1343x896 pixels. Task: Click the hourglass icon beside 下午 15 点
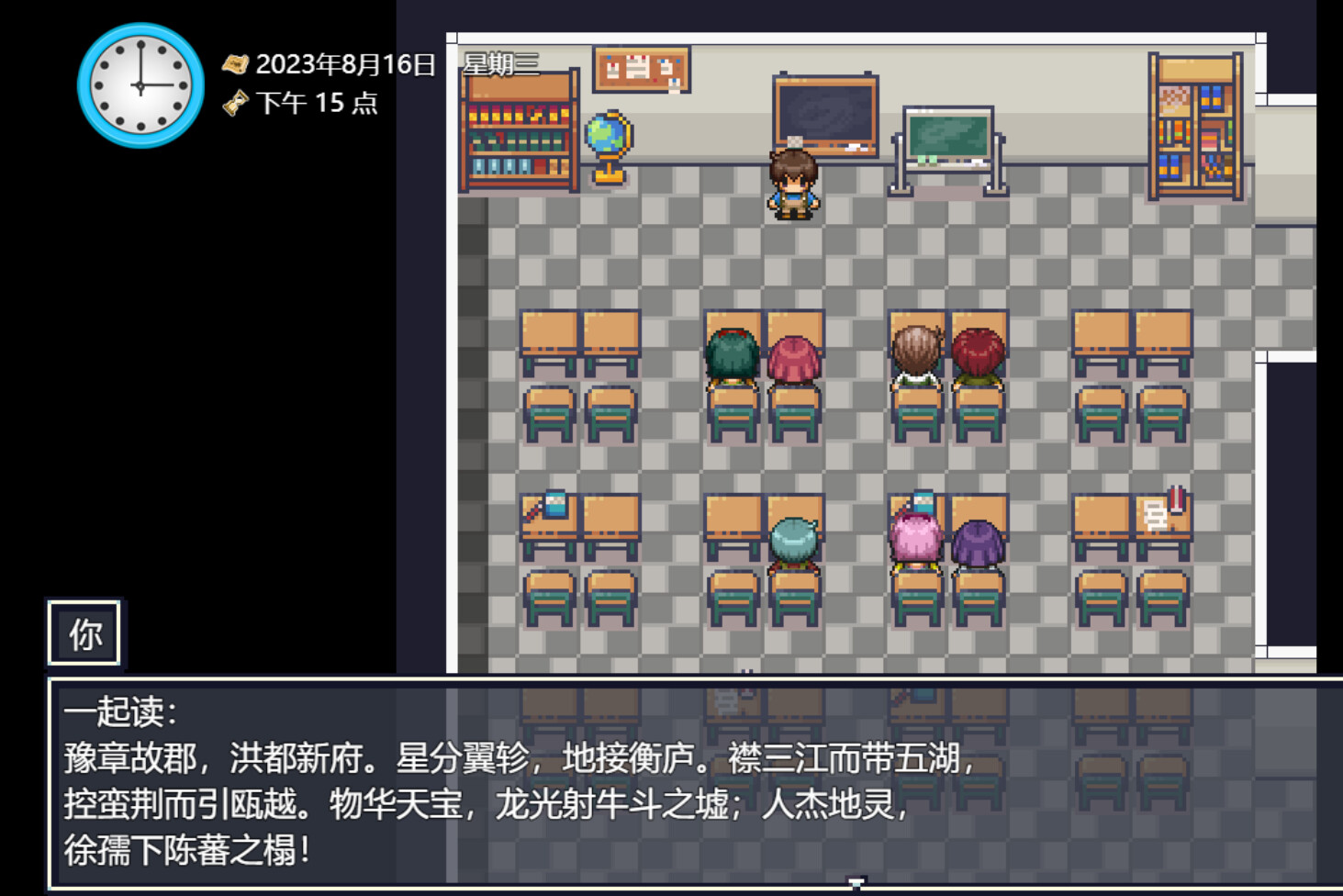pos(238,104)
